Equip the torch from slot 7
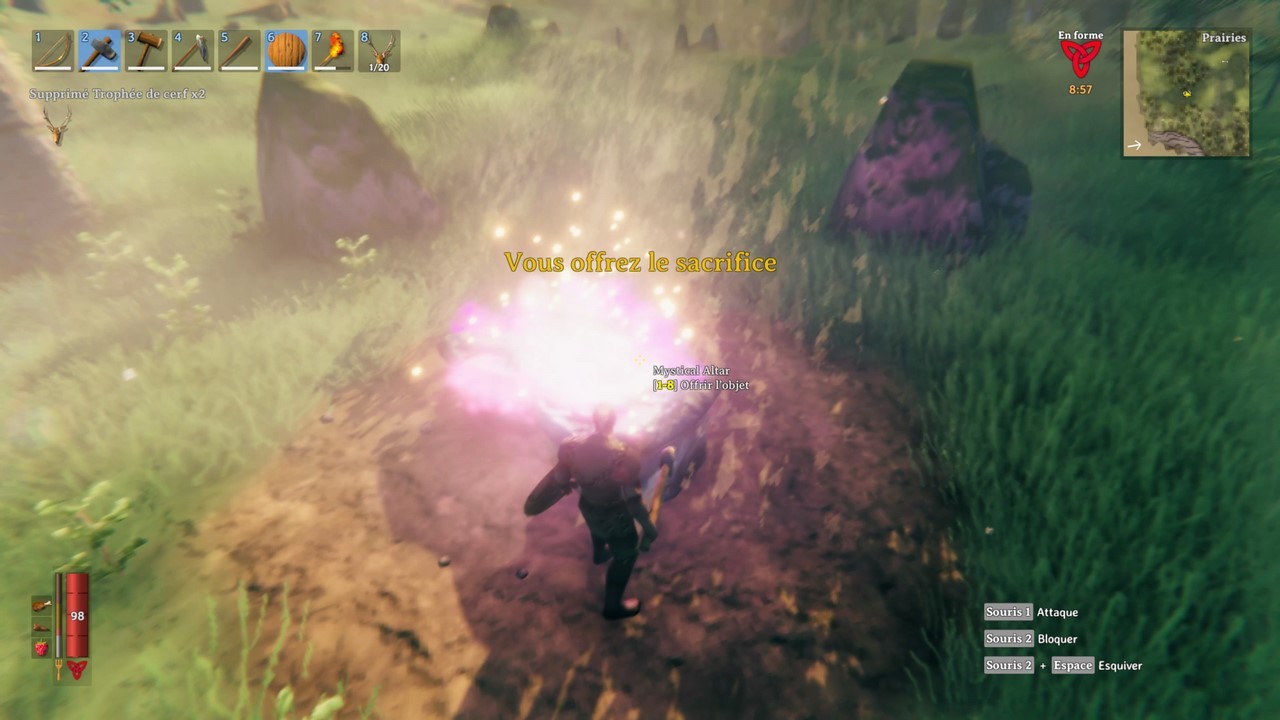The height and width of the screenshot is (720, 1280). pyautogui.click(x=332, y=50)
